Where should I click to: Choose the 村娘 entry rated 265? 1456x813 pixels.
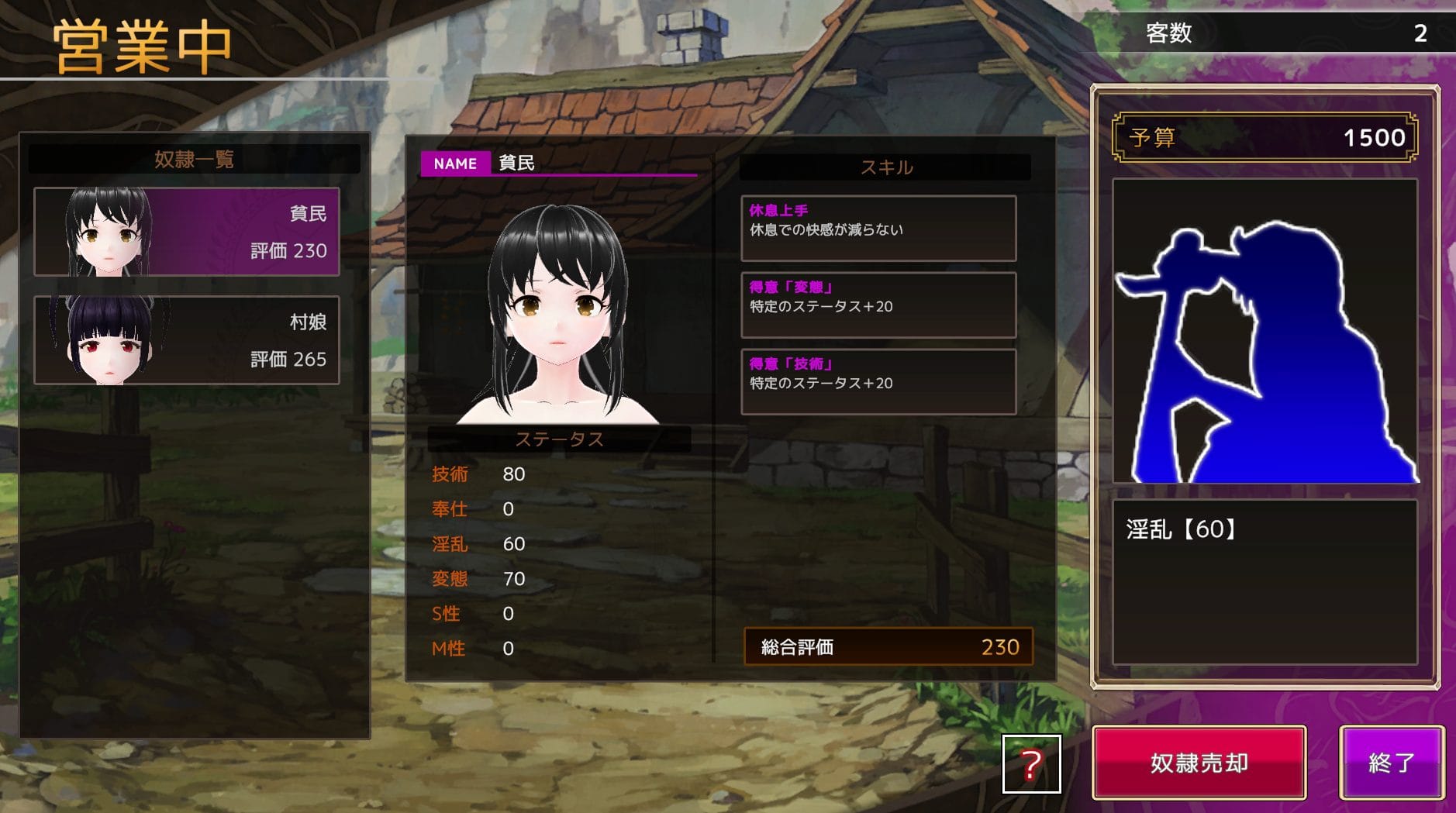coord(187,340)
